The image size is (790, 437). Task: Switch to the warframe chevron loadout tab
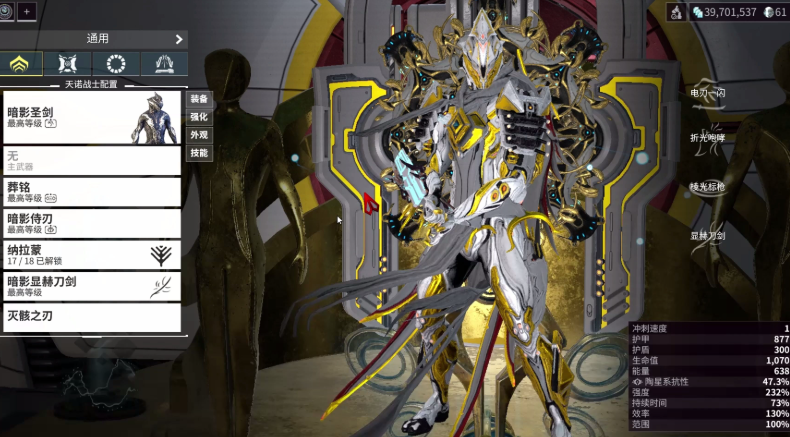pyautogui.click(x=21, y=64)
